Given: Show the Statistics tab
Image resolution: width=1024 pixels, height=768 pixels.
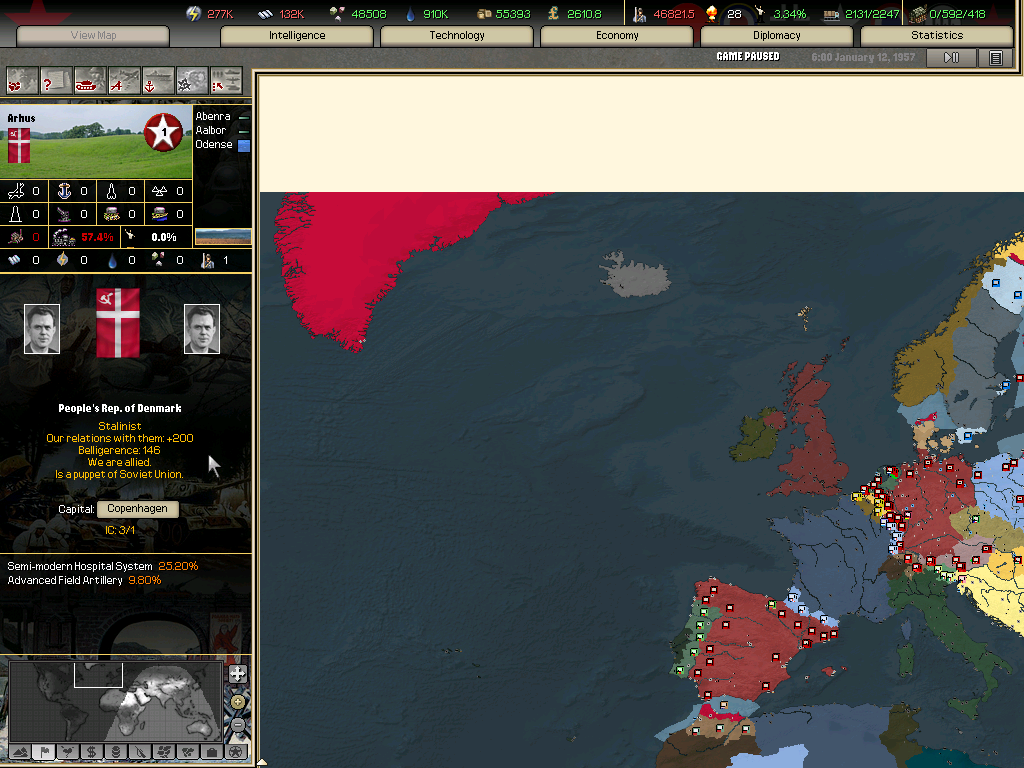Looking at the screenshot, I should [937, 36].
